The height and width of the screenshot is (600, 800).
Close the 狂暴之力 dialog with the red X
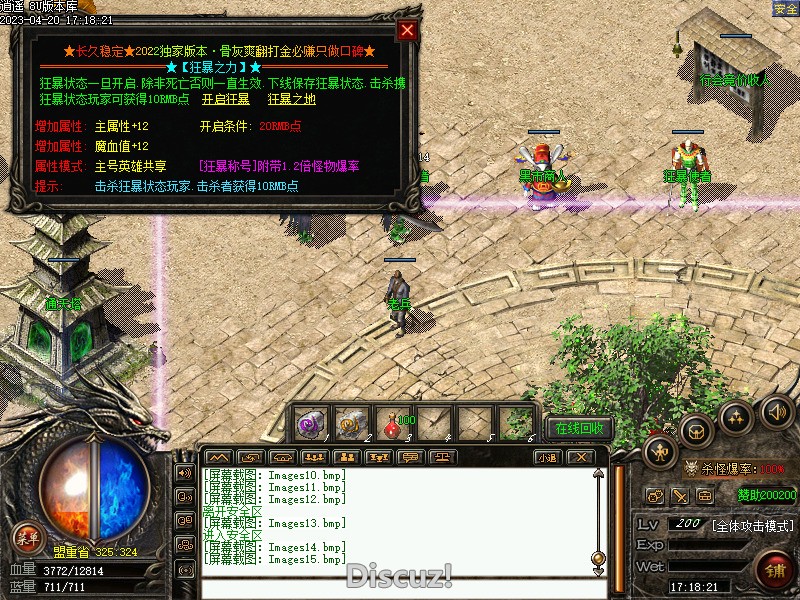tap(407, 30)
